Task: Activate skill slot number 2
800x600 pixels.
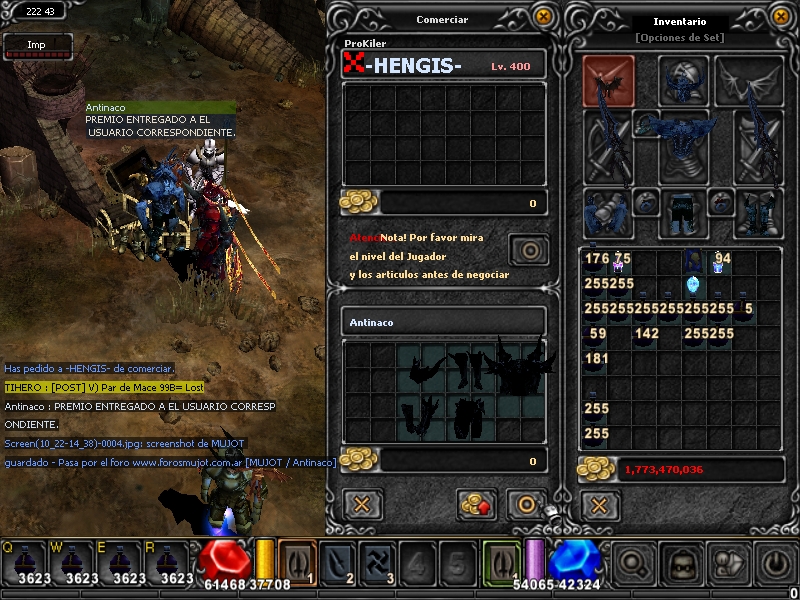Action: pyautogui.click(x=344, y=563)
